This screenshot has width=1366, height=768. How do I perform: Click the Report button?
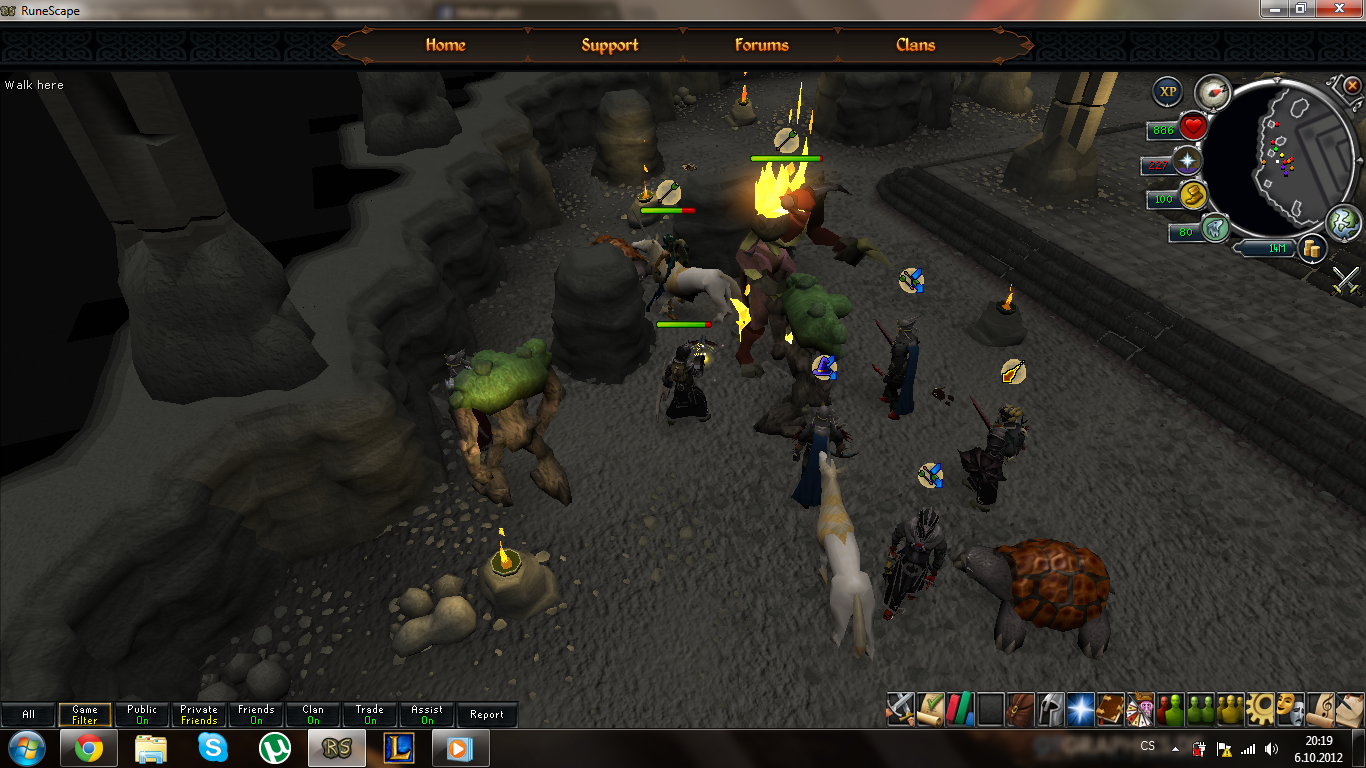[487, 715]
